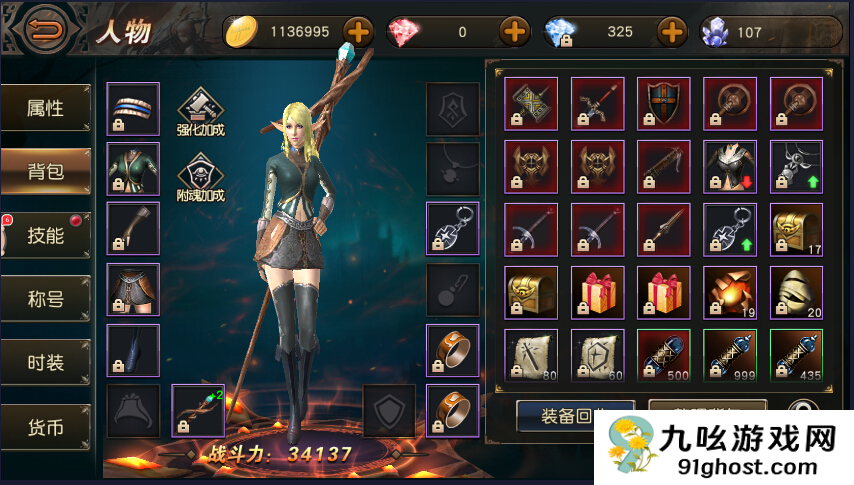Open the 货币 tab
The image size is (854, 485).
tap(46, 428)
